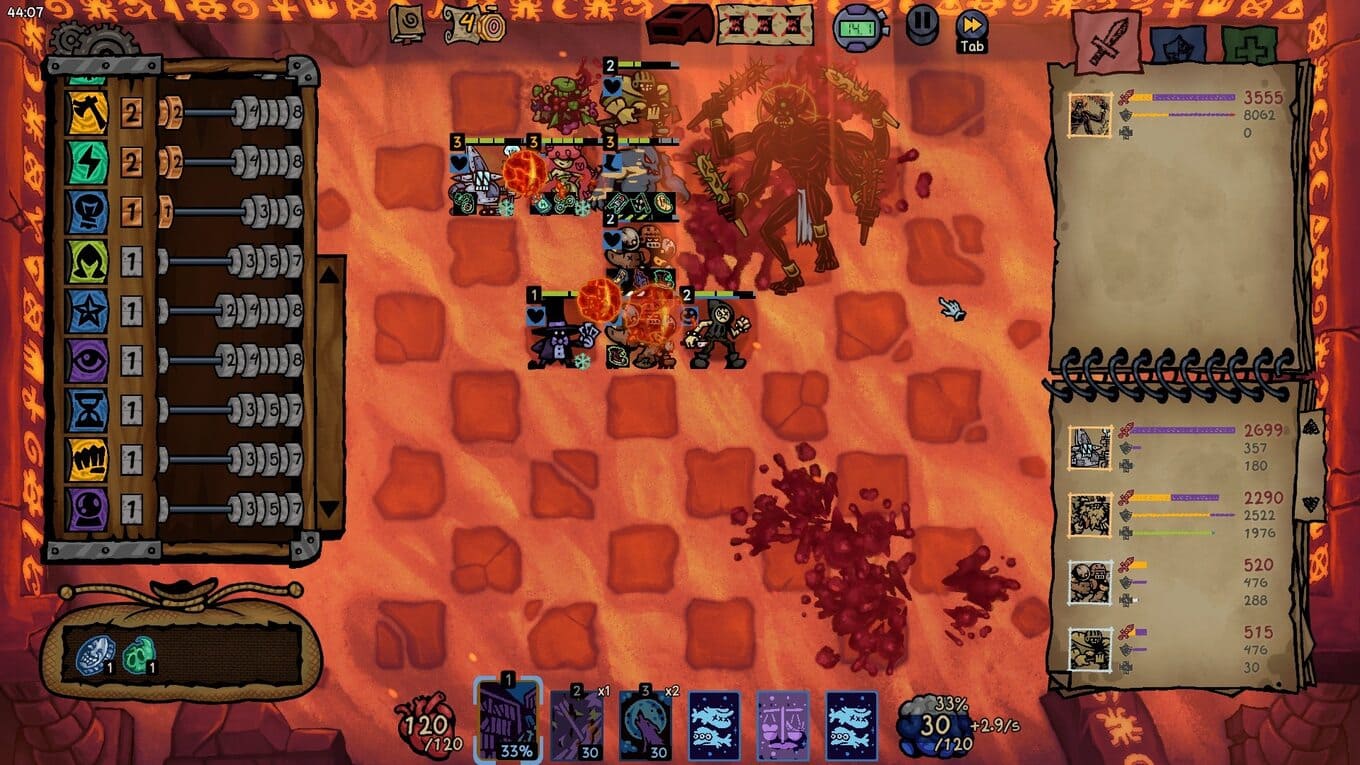Screen dimensions: 1360x765
Task: Pause the battle
Action: 922,24
